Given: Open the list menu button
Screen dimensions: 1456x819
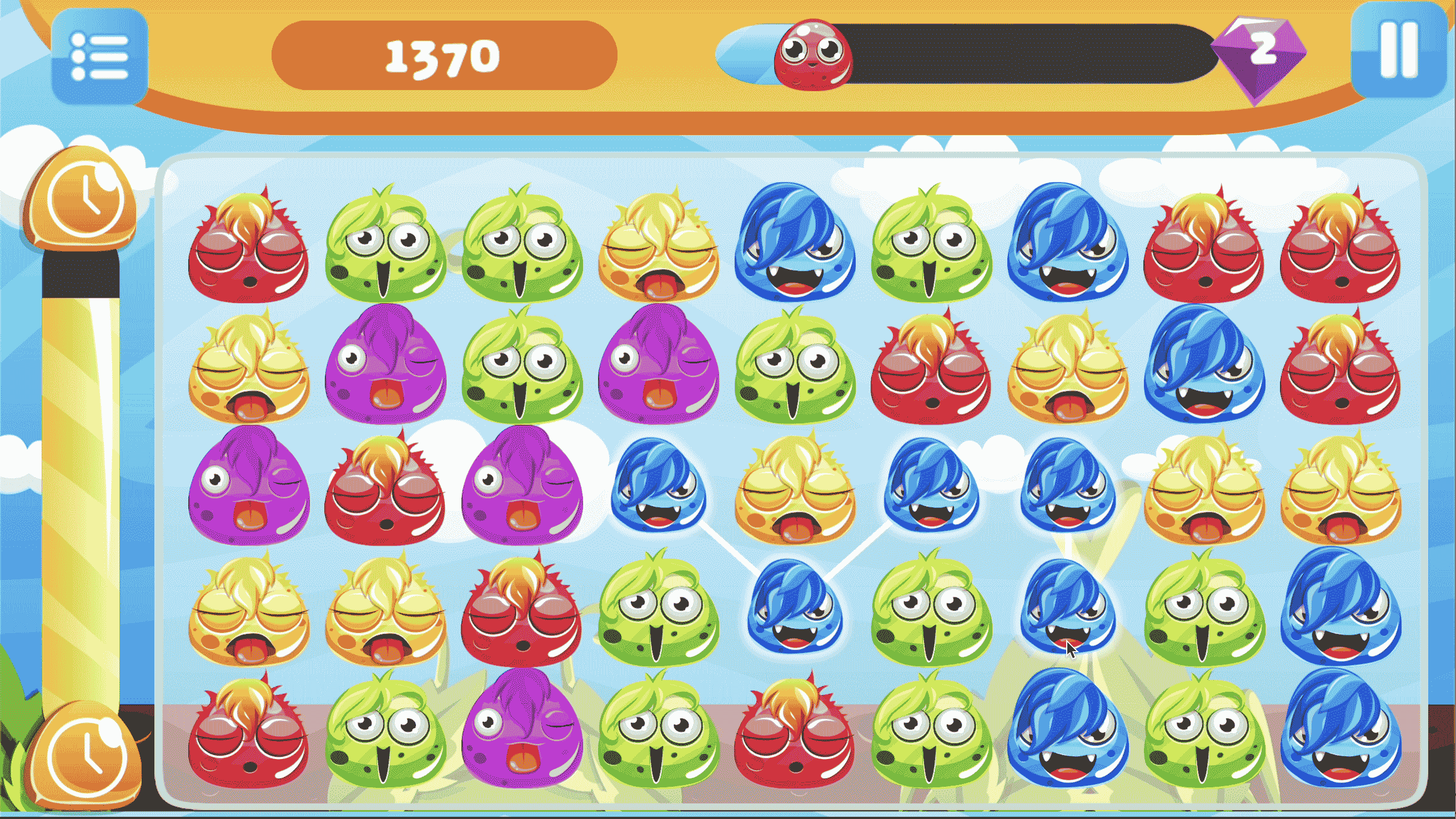Looking at the screenshot, I should tap(99, 57).
